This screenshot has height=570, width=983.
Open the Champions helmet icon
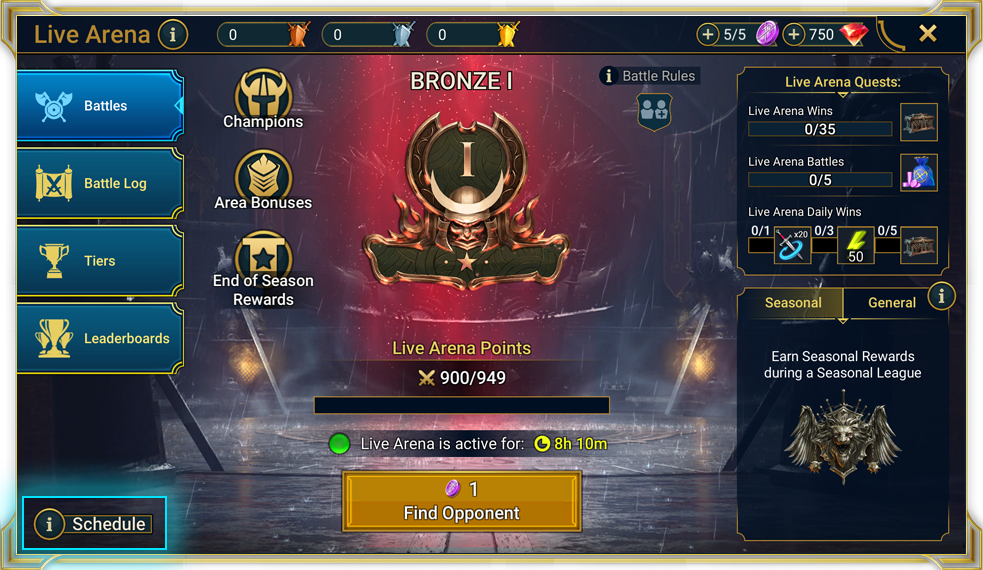tap(263, 96)
